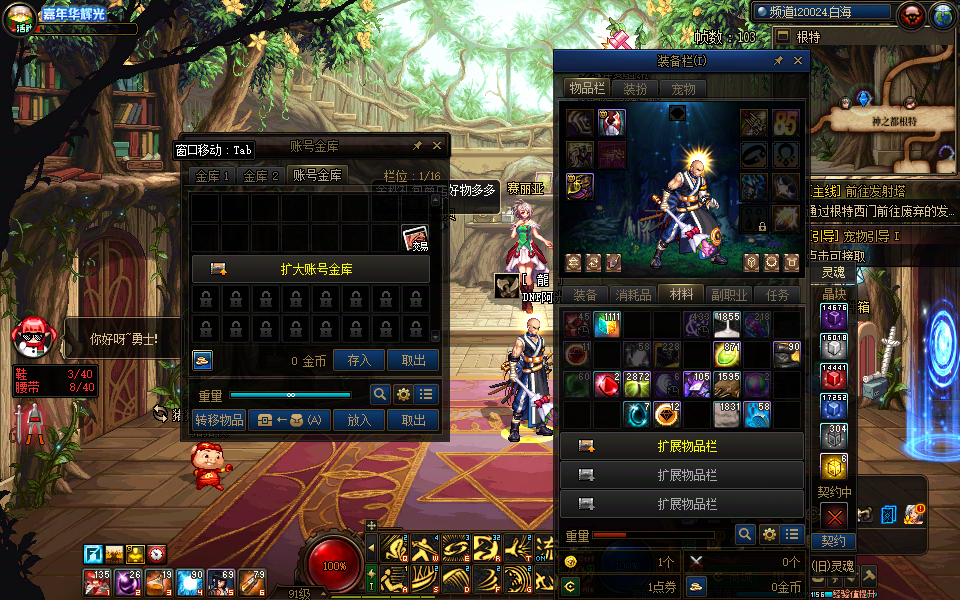
Task: Click the 契约 contract button
Action: [x=833, y=541]
